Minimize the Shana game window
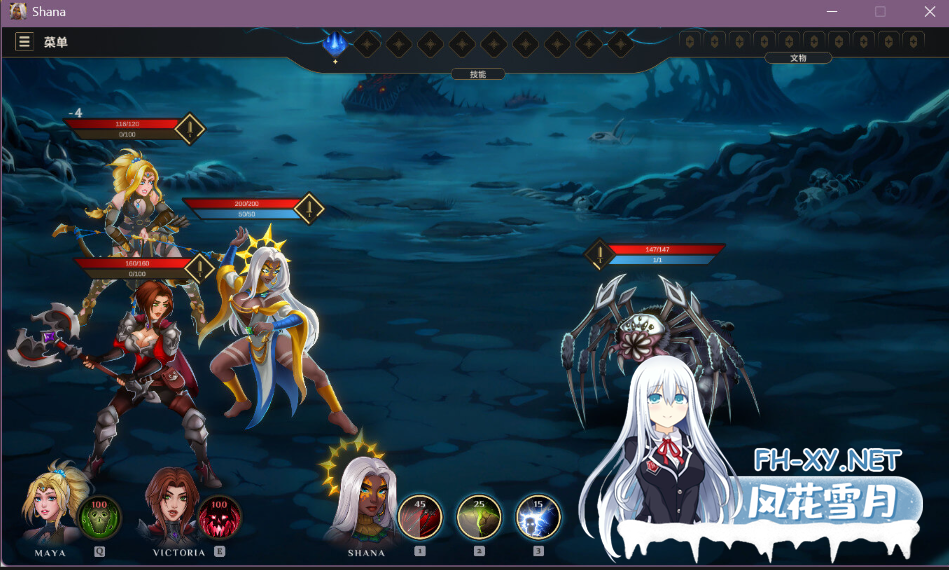This screenshot has height=570, width=949. [832, 12]
